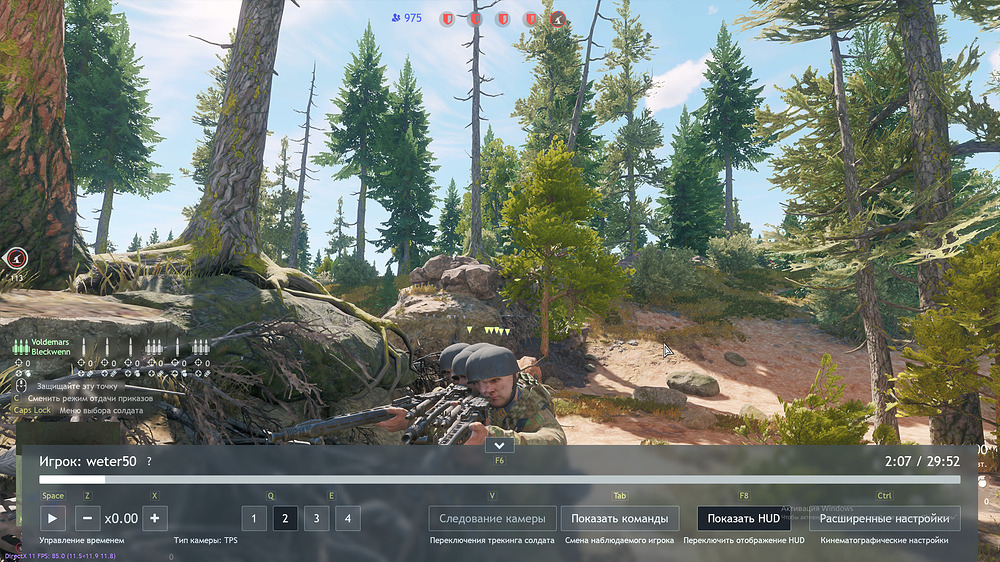Decrease replay speed with the minus button
Image resolution: width=1000 pixels, height=562 pixels.
click(88, 518)
